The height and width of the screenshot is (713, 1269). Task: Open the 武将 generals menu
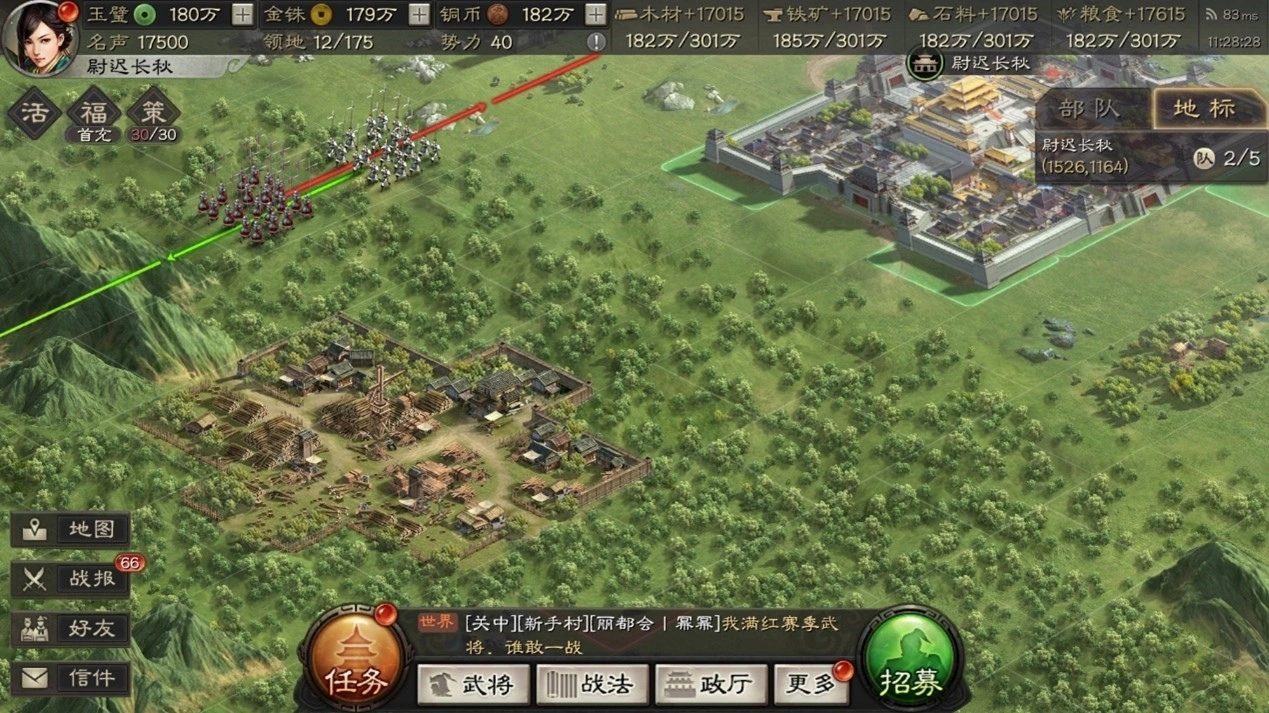pos(473,684)
